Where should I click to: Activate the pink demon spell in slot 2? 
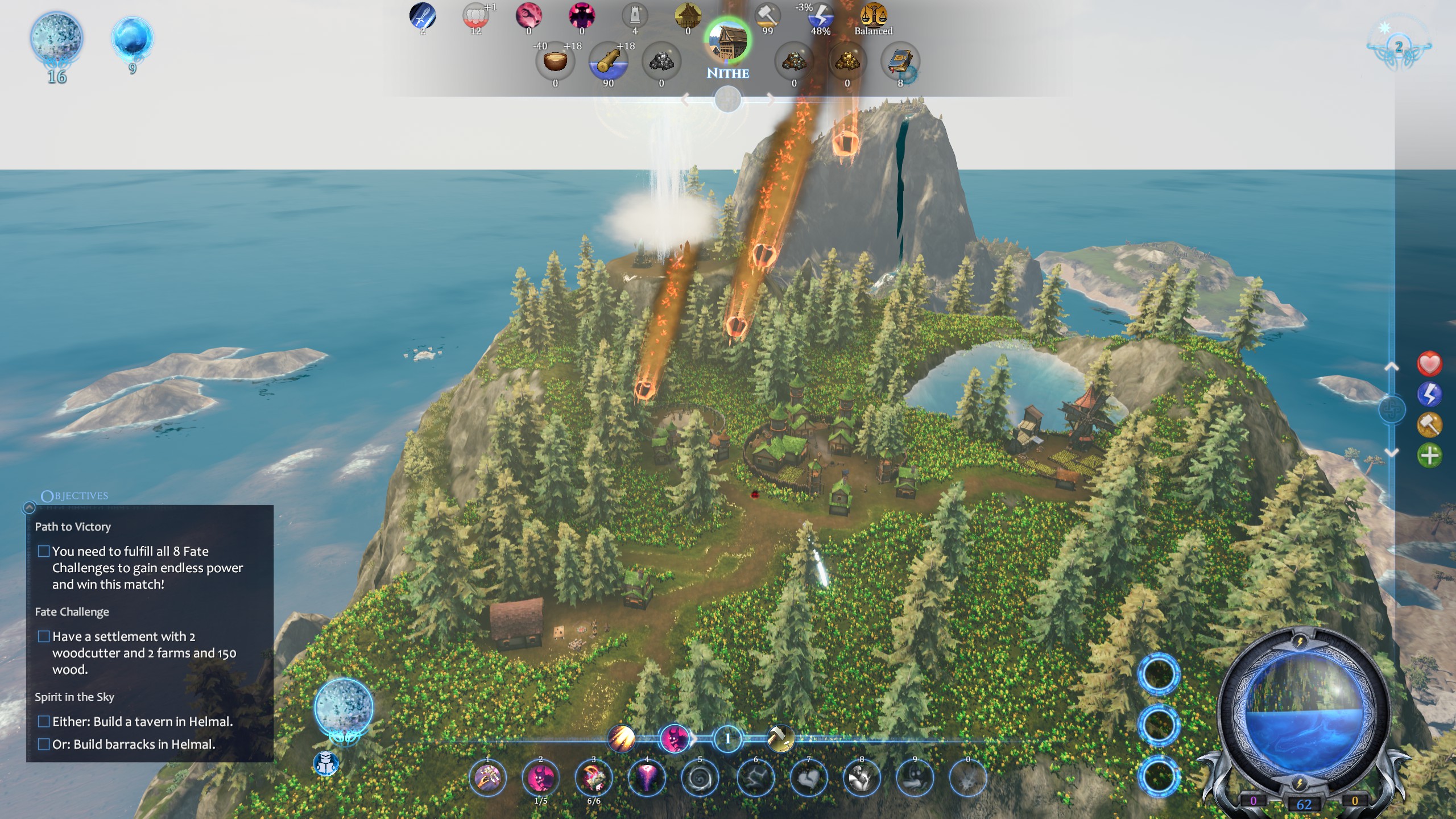pos(540,778)
